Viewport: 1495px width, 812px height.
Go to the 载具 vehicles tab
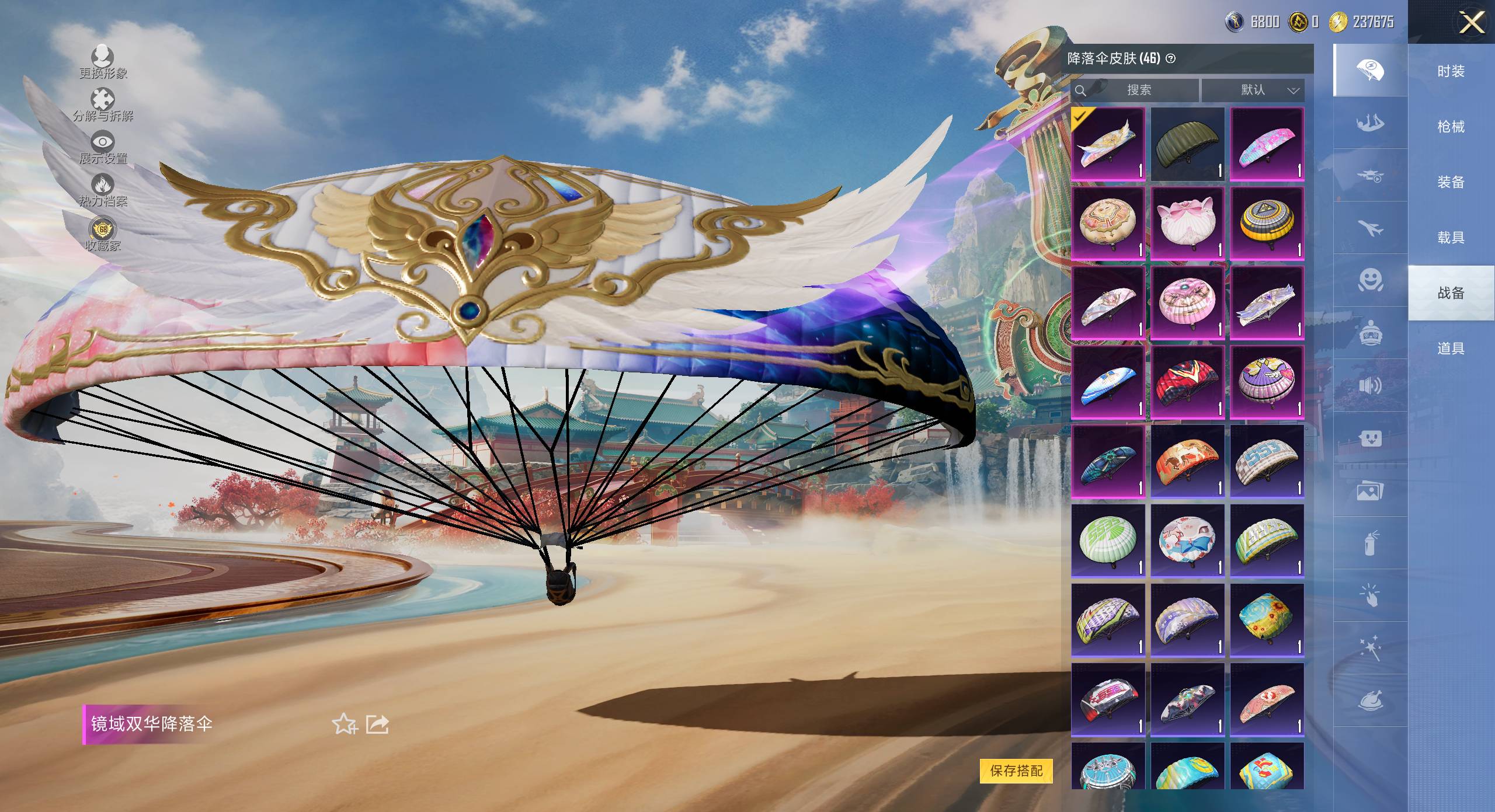[x=1451, y=238]
